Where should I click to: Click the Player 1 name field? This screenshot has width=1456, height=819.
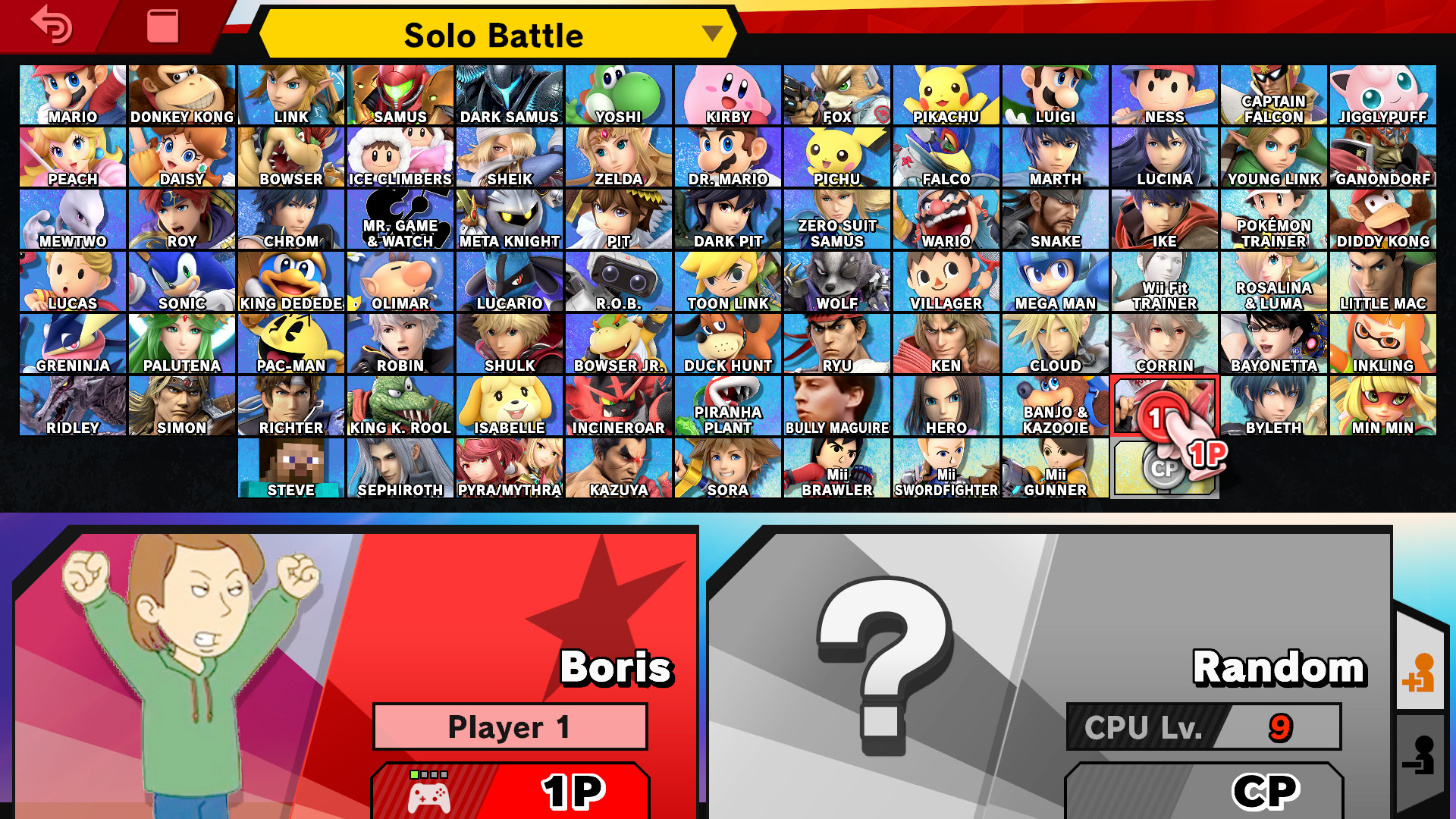point(510,725)
